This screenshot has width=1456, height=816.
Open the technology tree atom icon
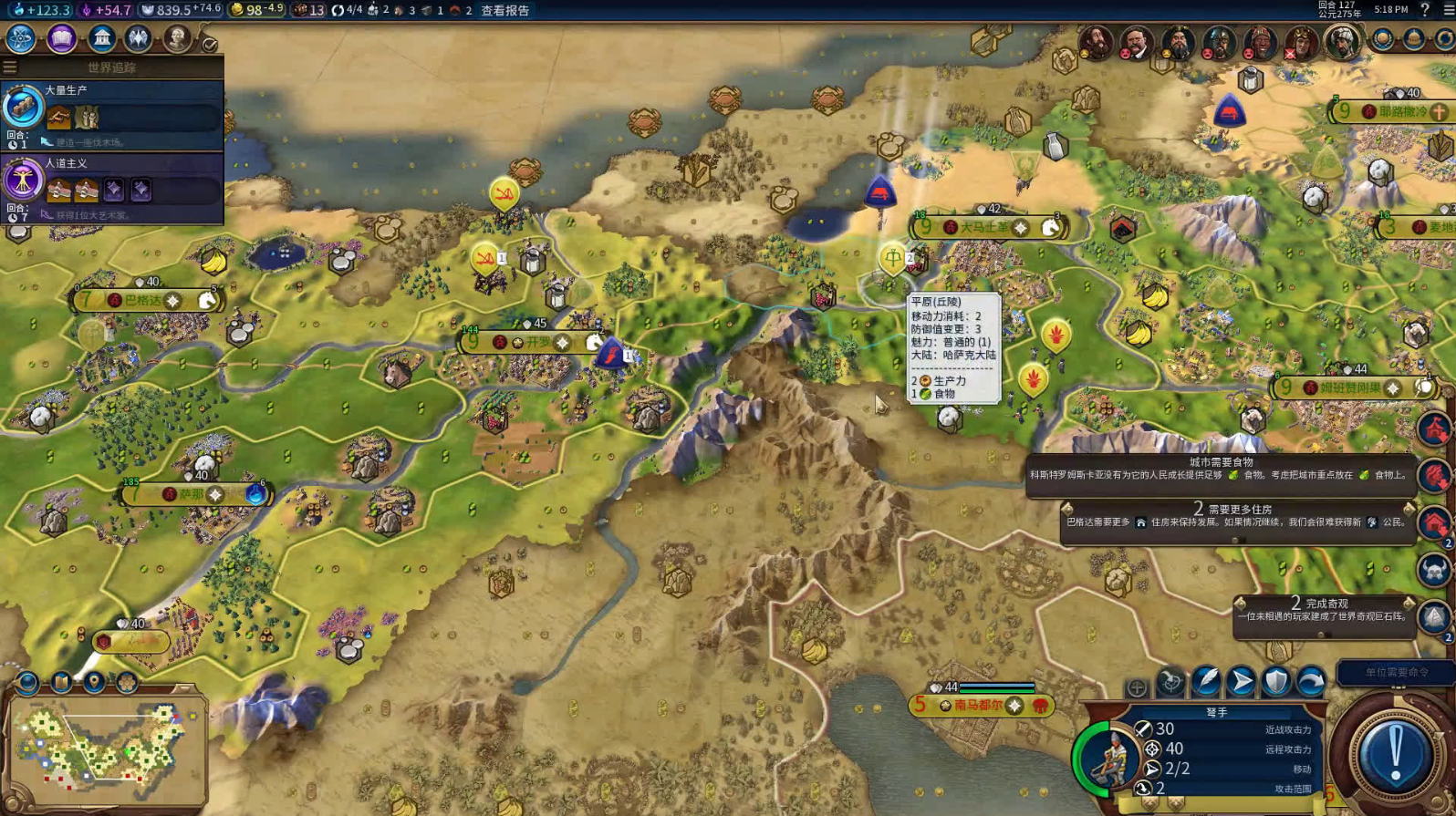tap(20, 38)
